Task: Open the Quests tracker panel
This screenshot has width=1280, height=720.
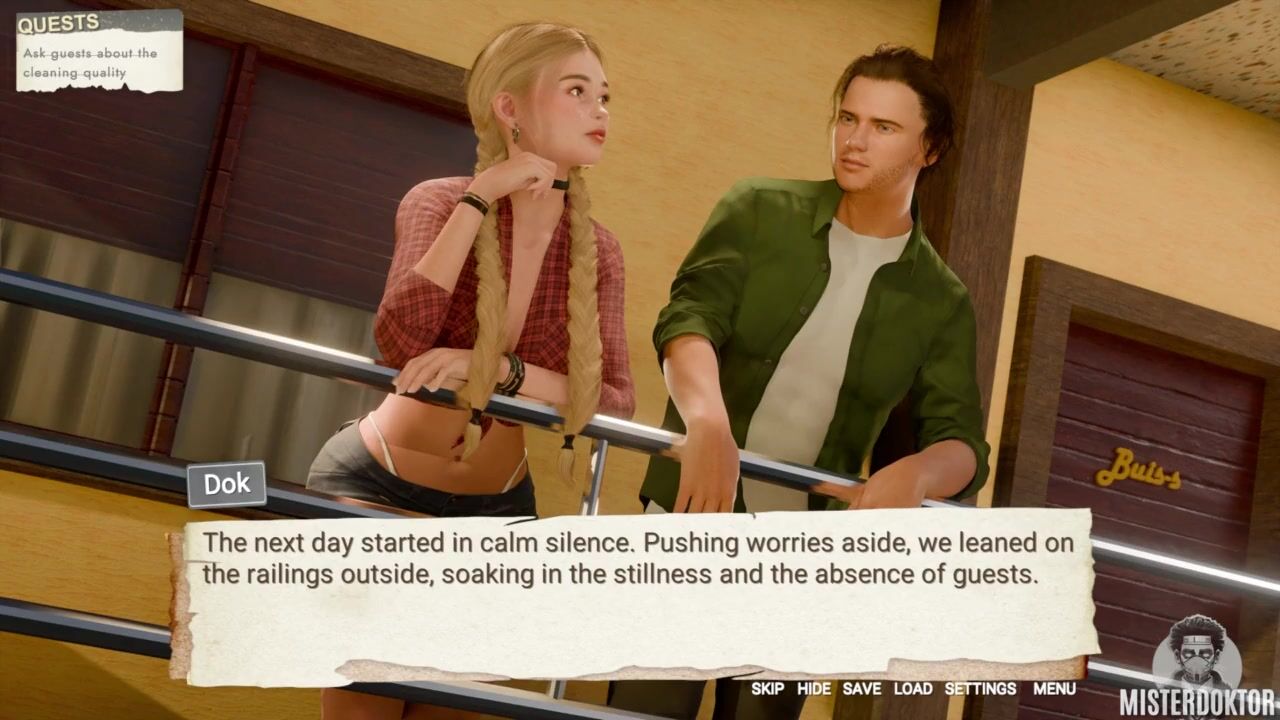Action: 99,50
